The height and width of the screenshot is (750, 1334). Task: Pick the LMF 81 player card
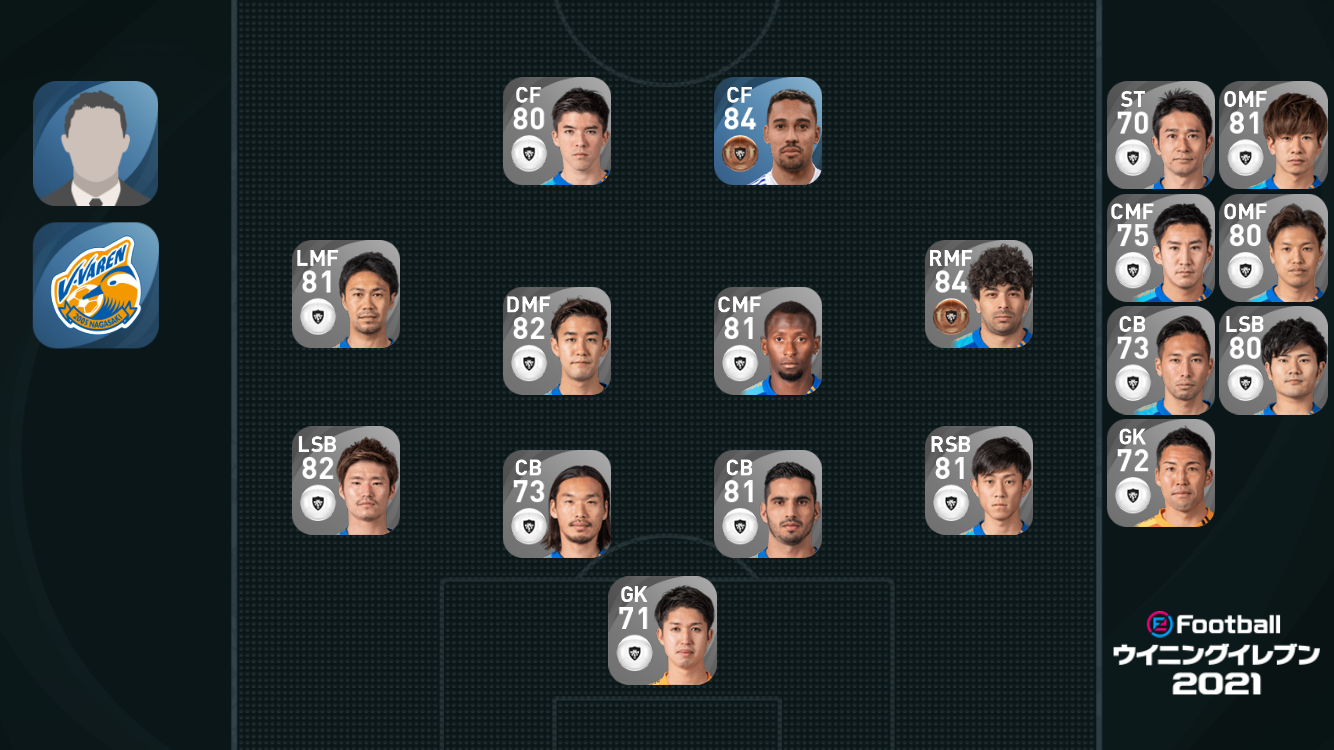346,294
